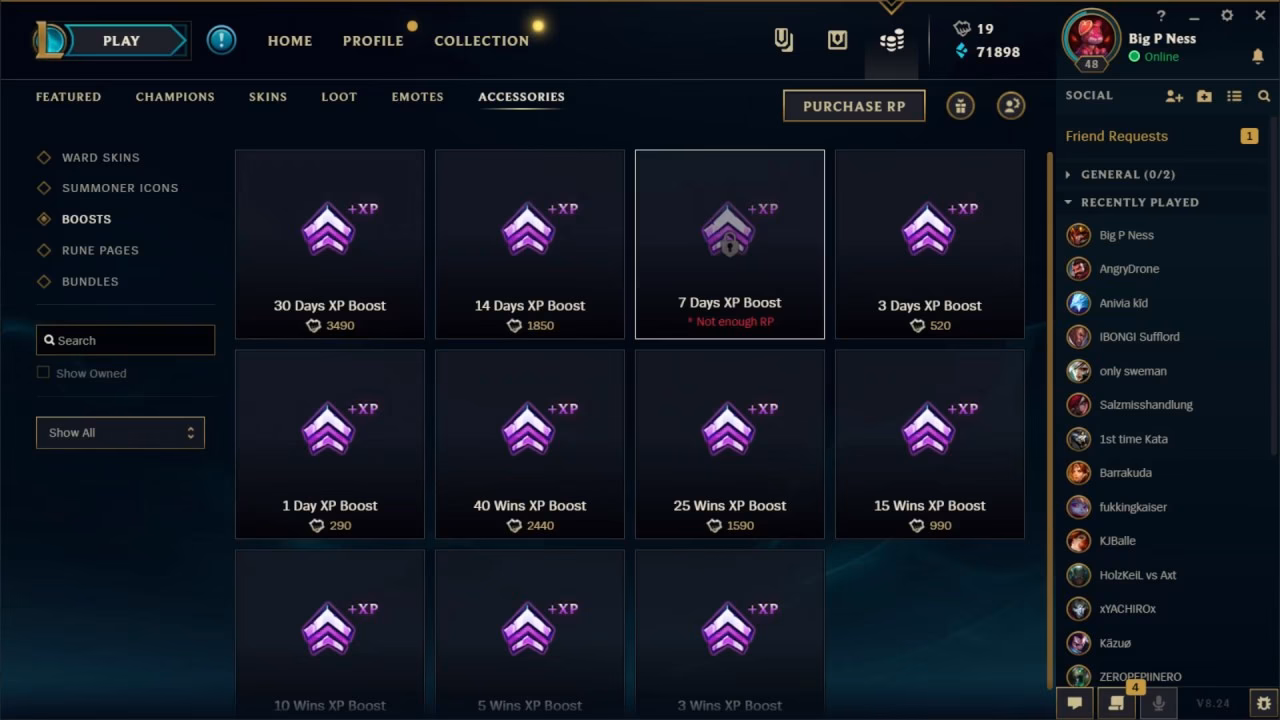Search friends using the magnifier icon
This screenshot has width=1280, height=720.
click(1263, 95)
